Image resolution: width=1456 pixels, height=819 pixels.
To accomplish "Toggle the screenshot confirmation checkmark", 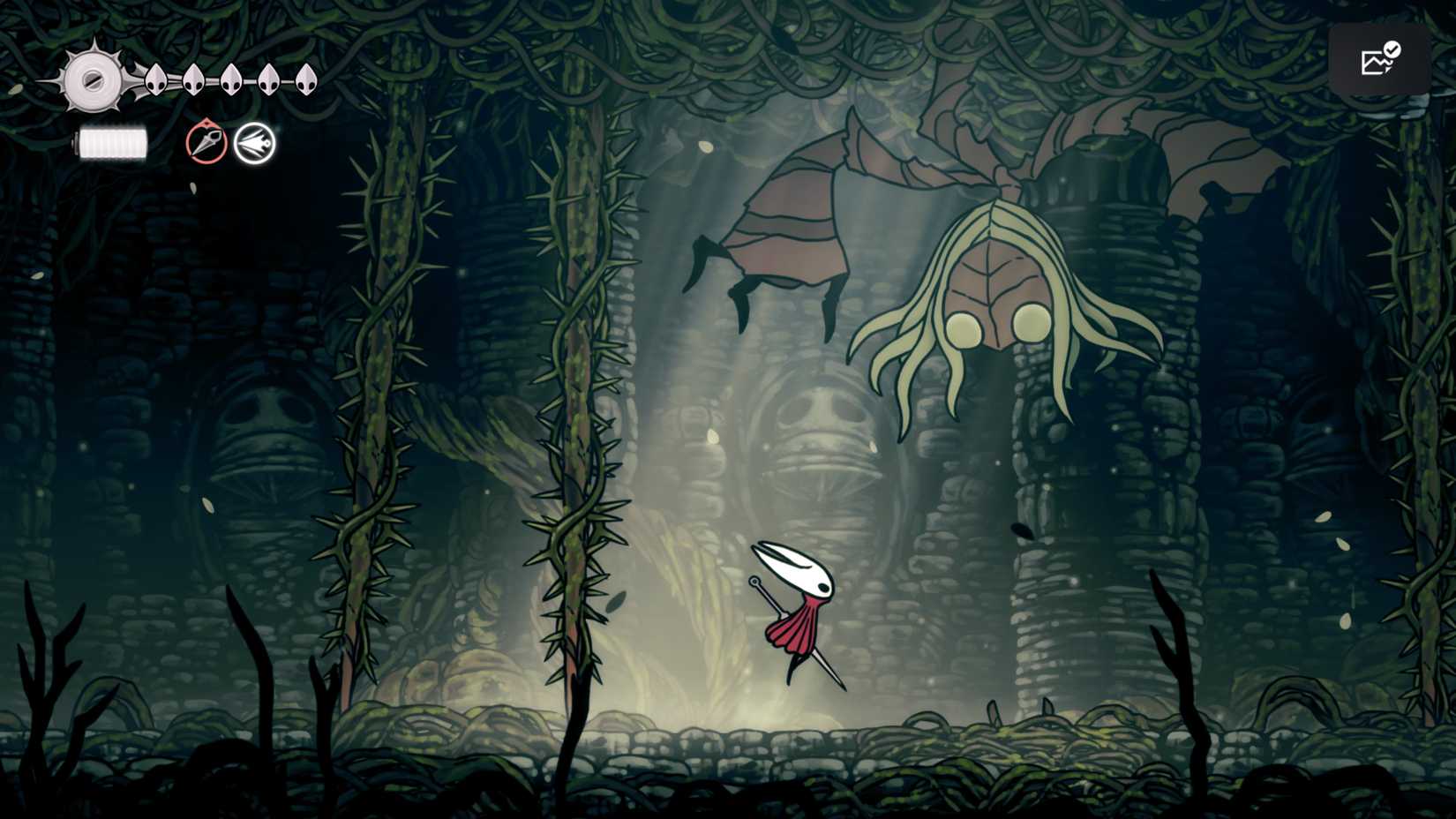I will [x=1394, y=50].
